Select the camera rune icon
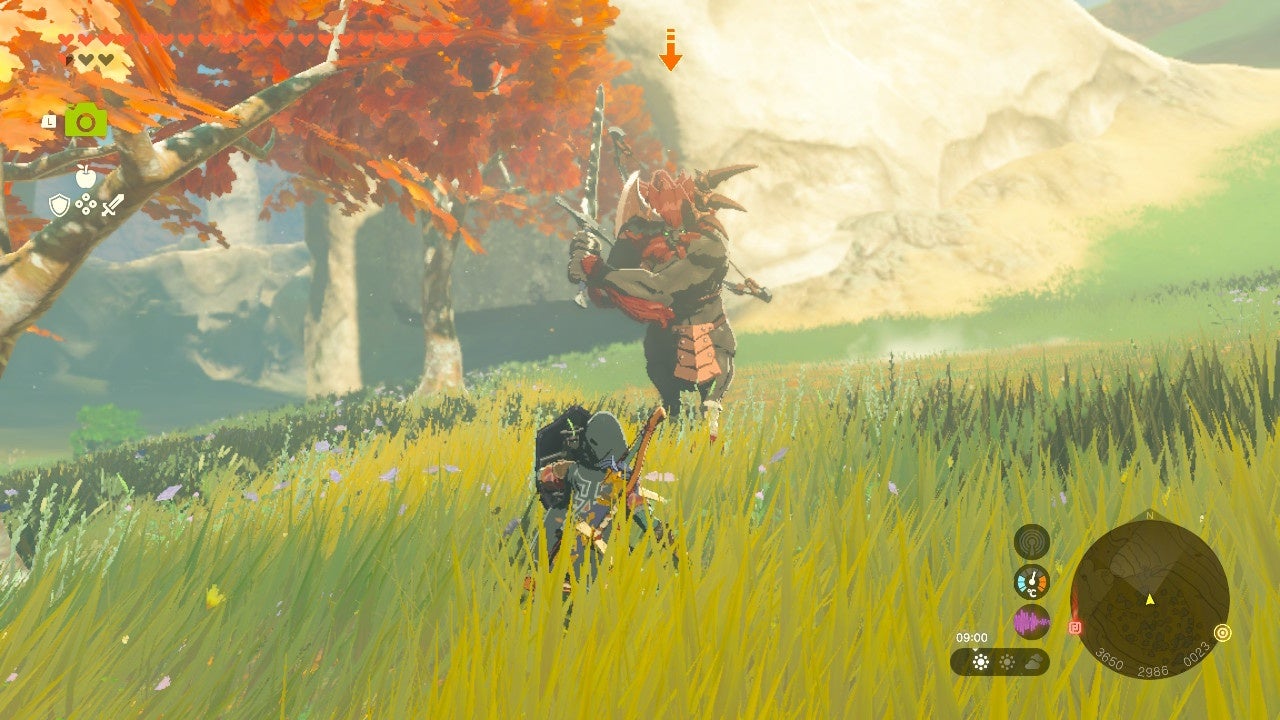This screenshot has width=1280, height=720. 86,120
